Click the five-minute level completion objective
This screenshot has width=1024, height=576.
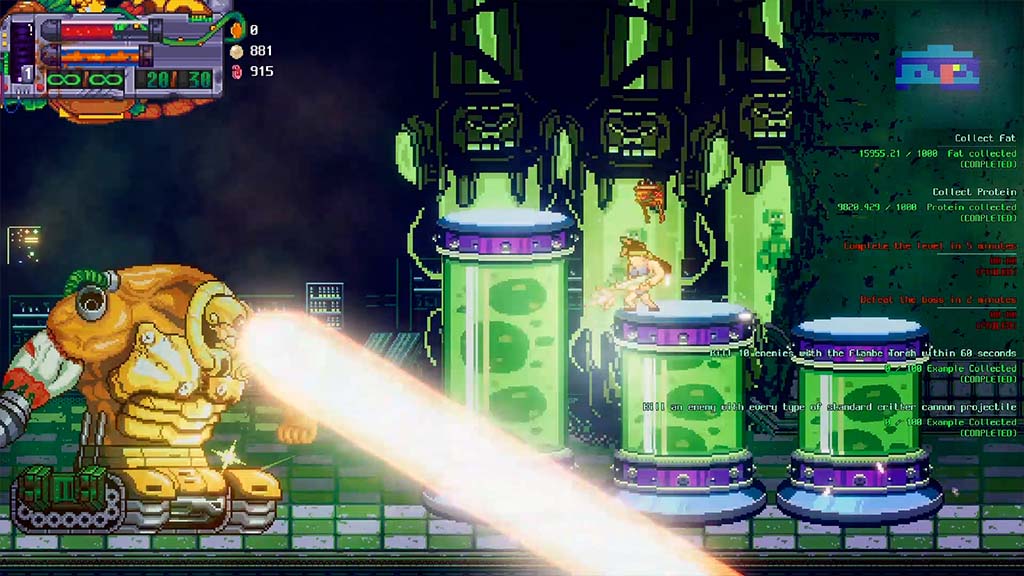coord(929,246)
